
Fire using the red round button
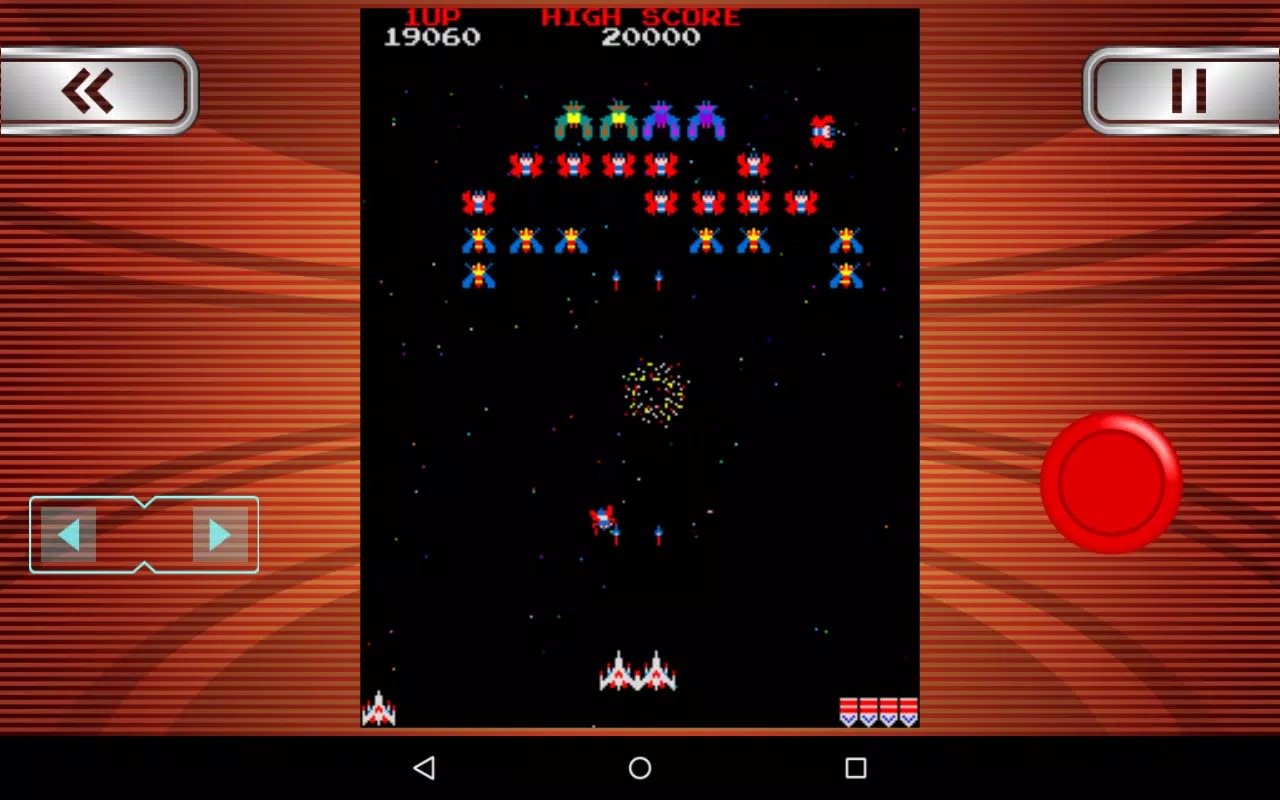pyautogui.click(x=1110, y=483)
